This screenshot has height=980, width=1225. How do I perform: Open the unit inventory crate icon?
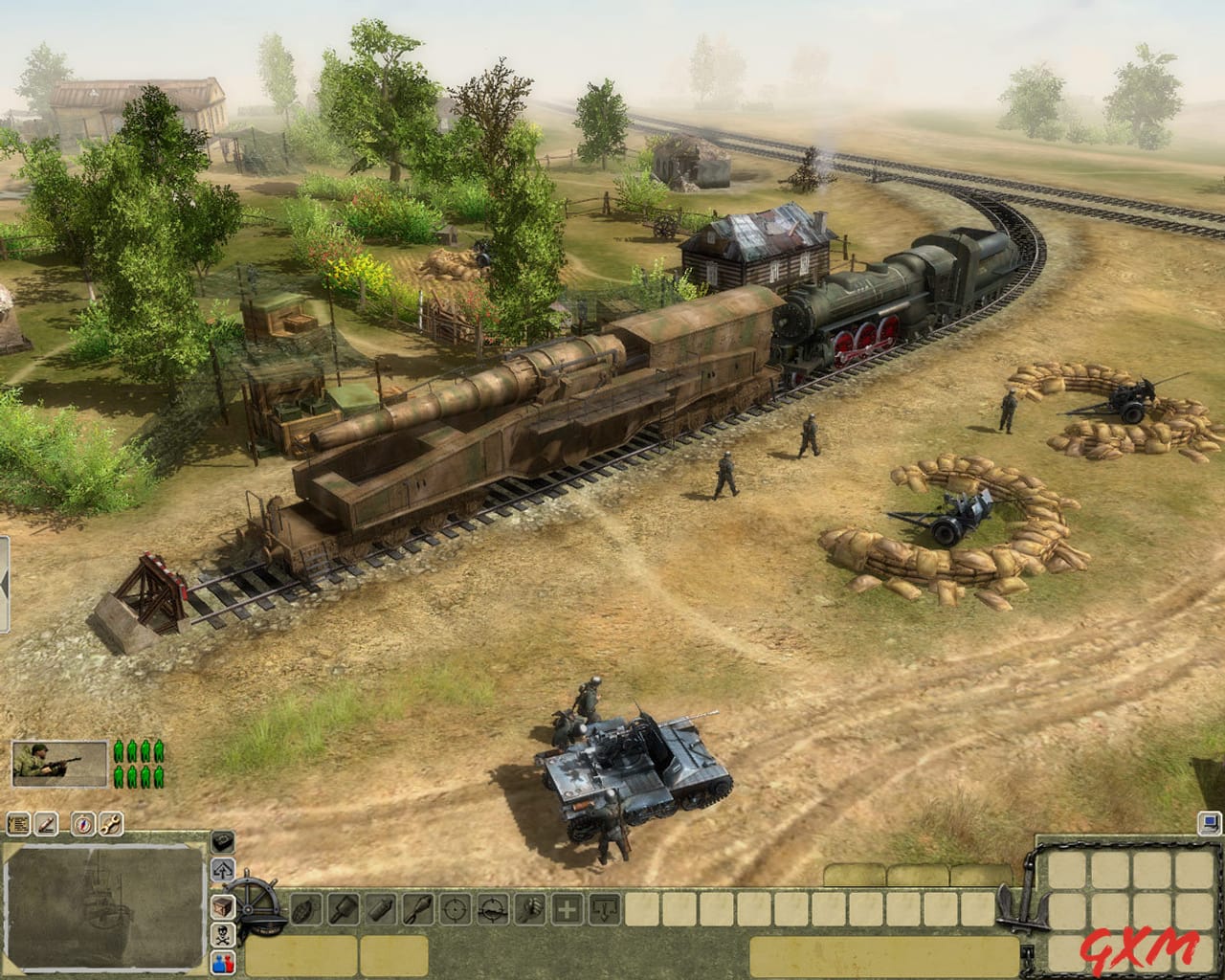coord(222,906)
